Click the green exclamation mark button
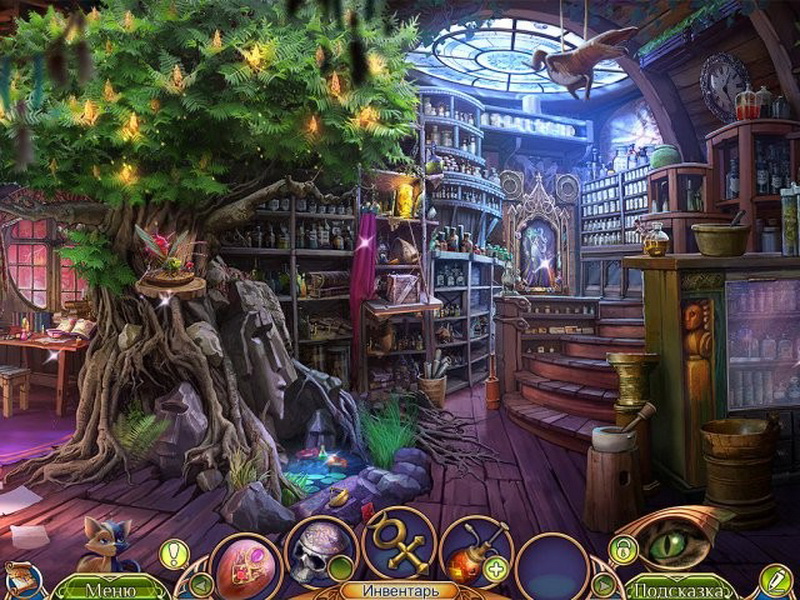800x600 pixels. (x=174, y=553)
